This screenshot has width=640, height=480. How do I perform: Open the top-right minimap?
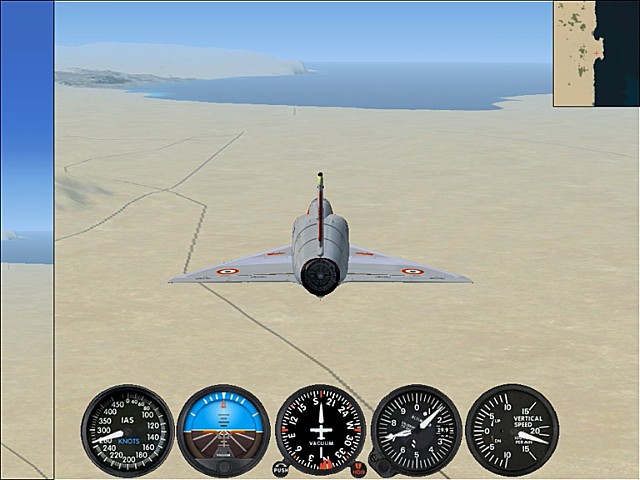596,53
